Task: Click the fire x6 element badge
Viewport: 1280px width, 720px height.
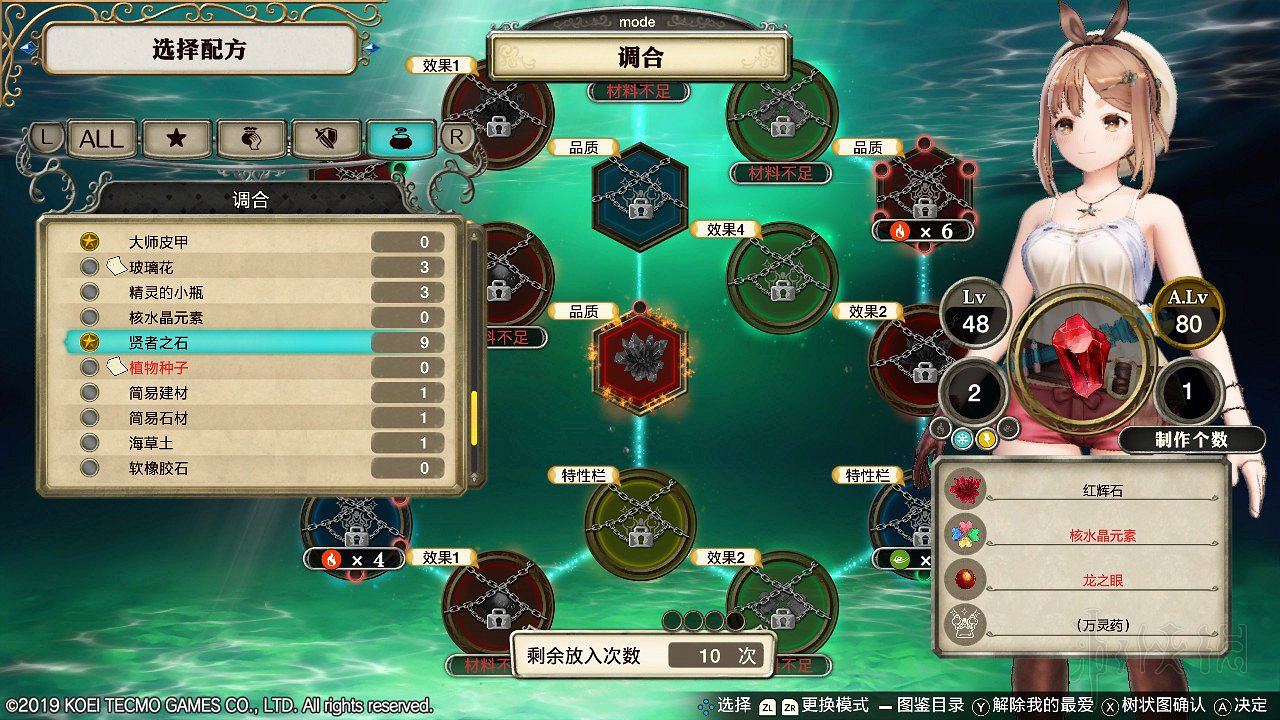Action: click(x=921, y=231)
